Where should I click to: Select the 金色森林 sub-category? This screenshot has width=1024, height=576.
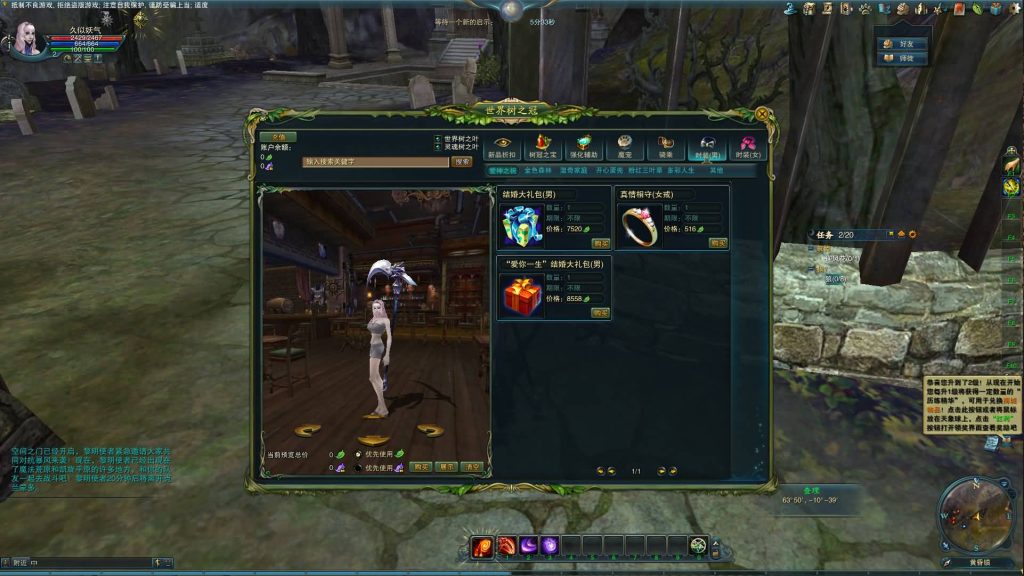pos(539,171)
